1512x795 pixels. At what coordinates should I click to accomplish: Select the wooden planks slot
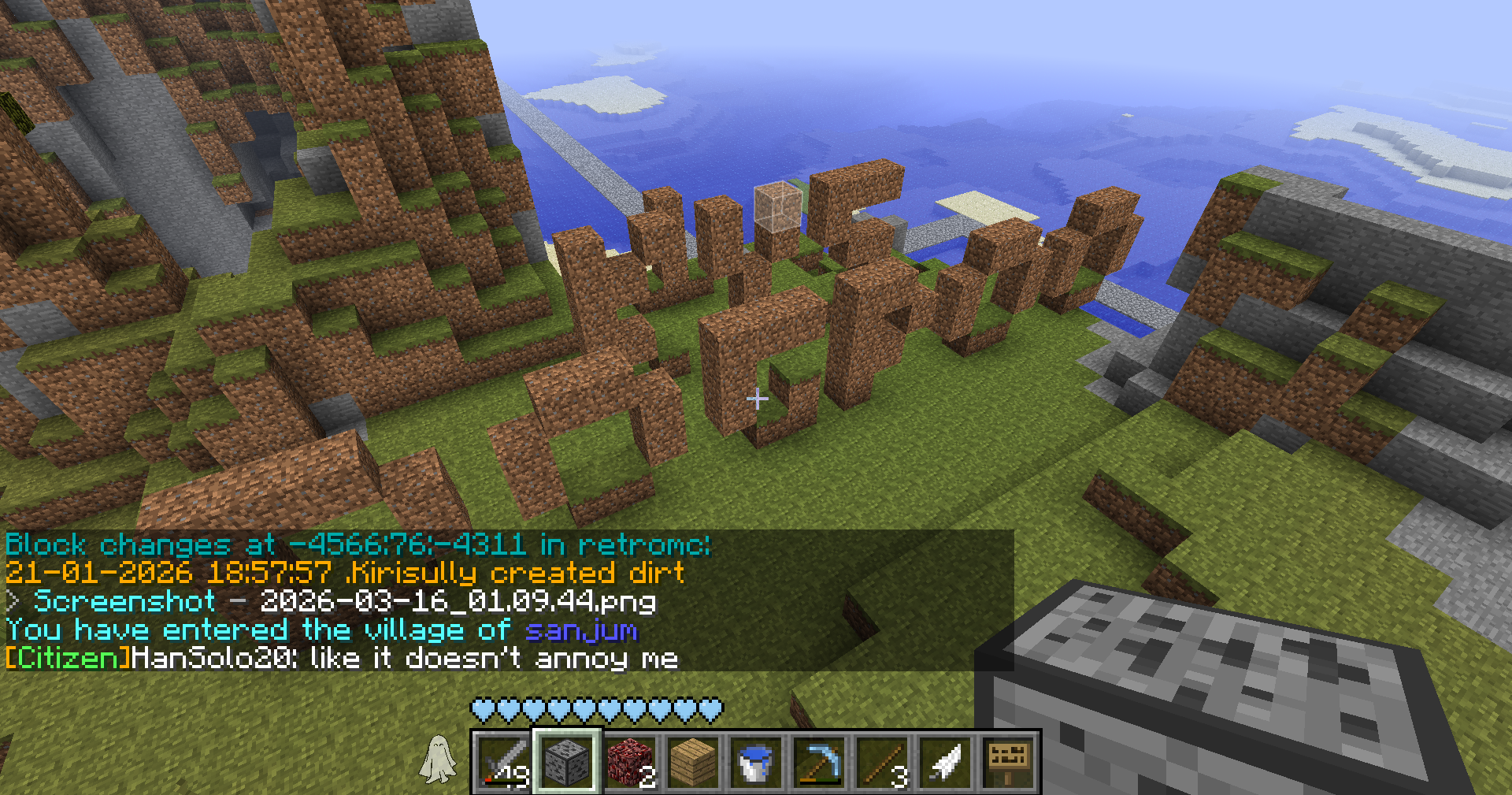(x=693, y=762)
